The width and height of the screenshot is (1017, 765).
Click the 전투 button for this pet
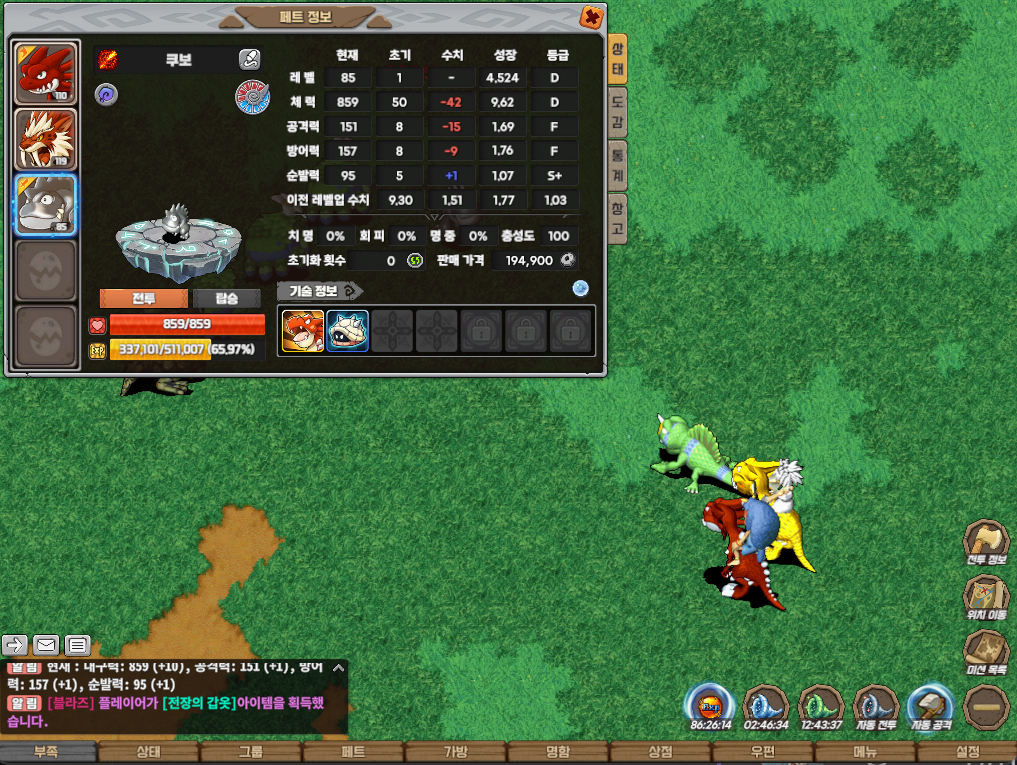143,298
